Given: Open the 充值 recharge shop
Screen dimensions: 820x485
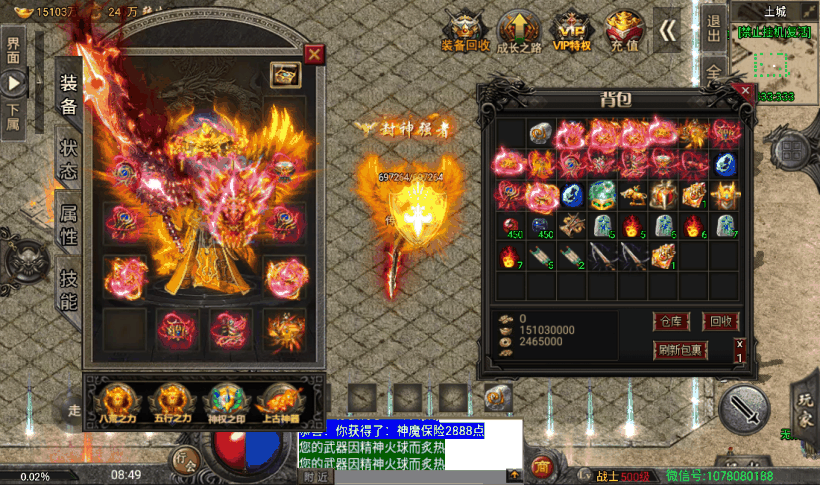Looking at the screenshot, I should click(625, 32).
